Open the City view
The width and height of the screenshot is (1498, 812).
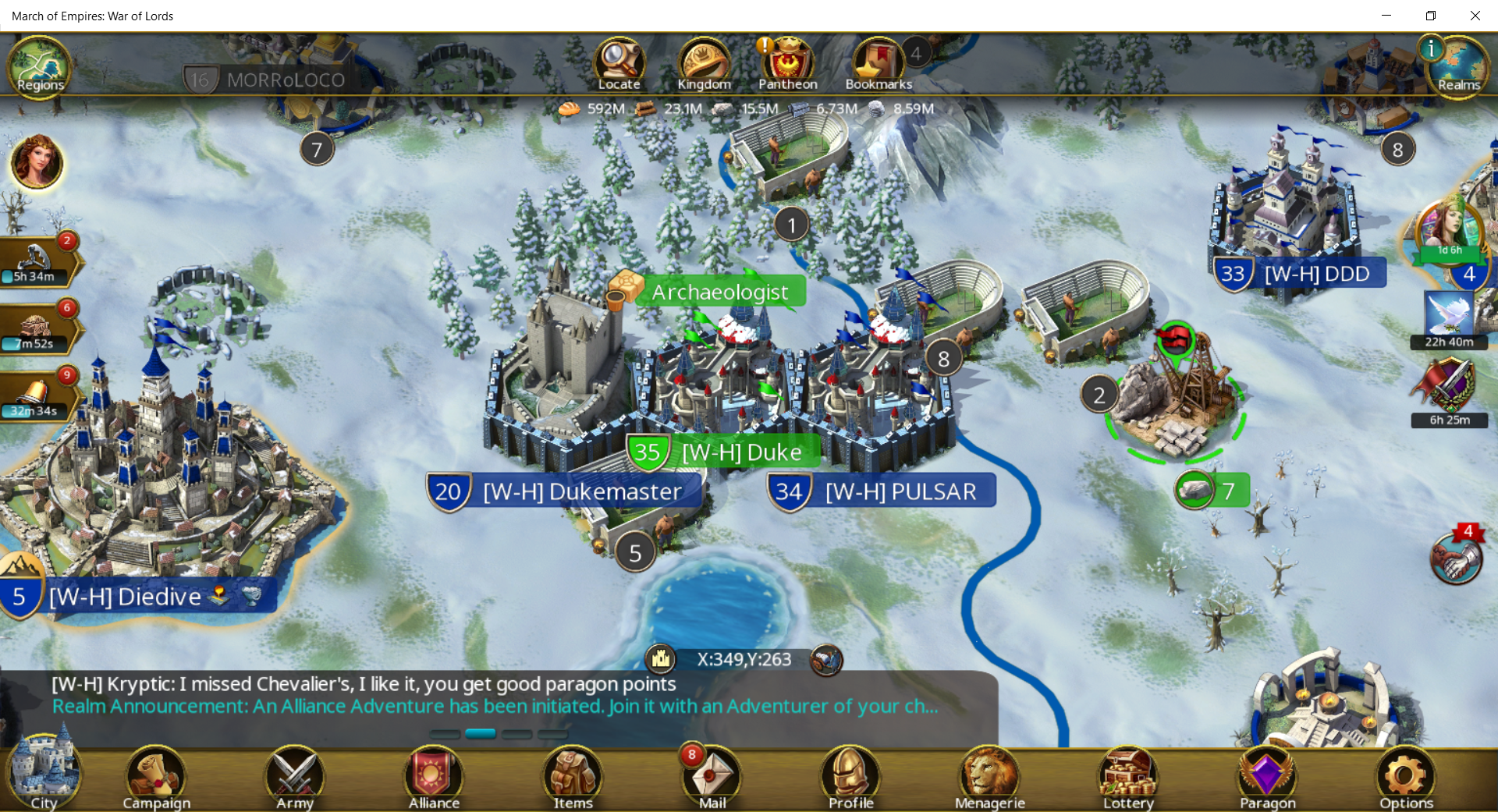(43, 777)
